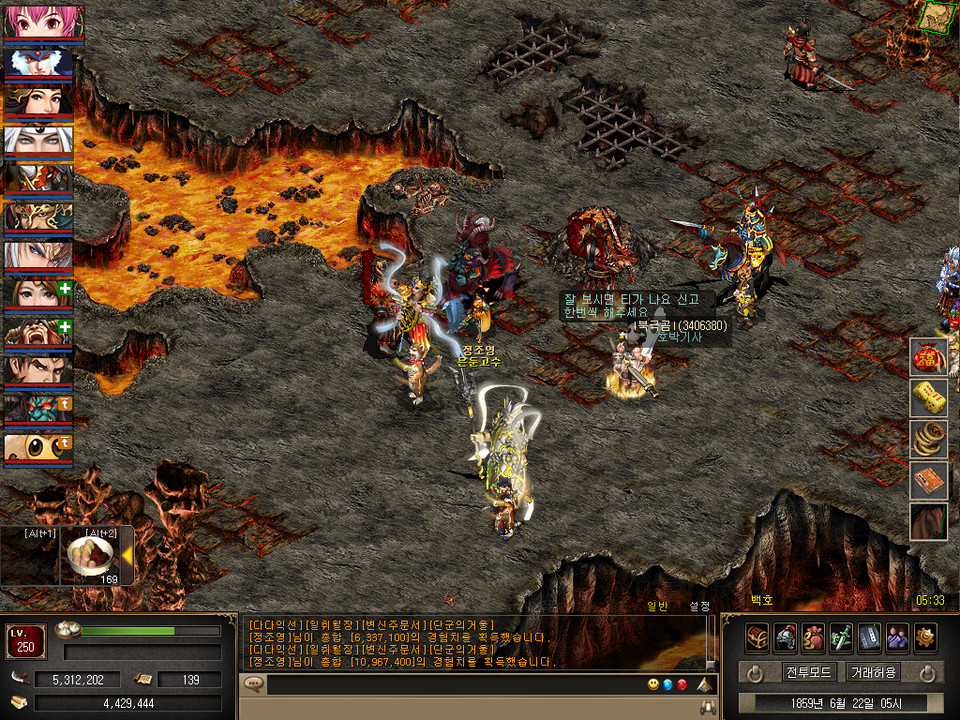This screenshot has height=720, width=960.
Task: Open the helmet equipment icon
Action: click(x=786, y=637)
